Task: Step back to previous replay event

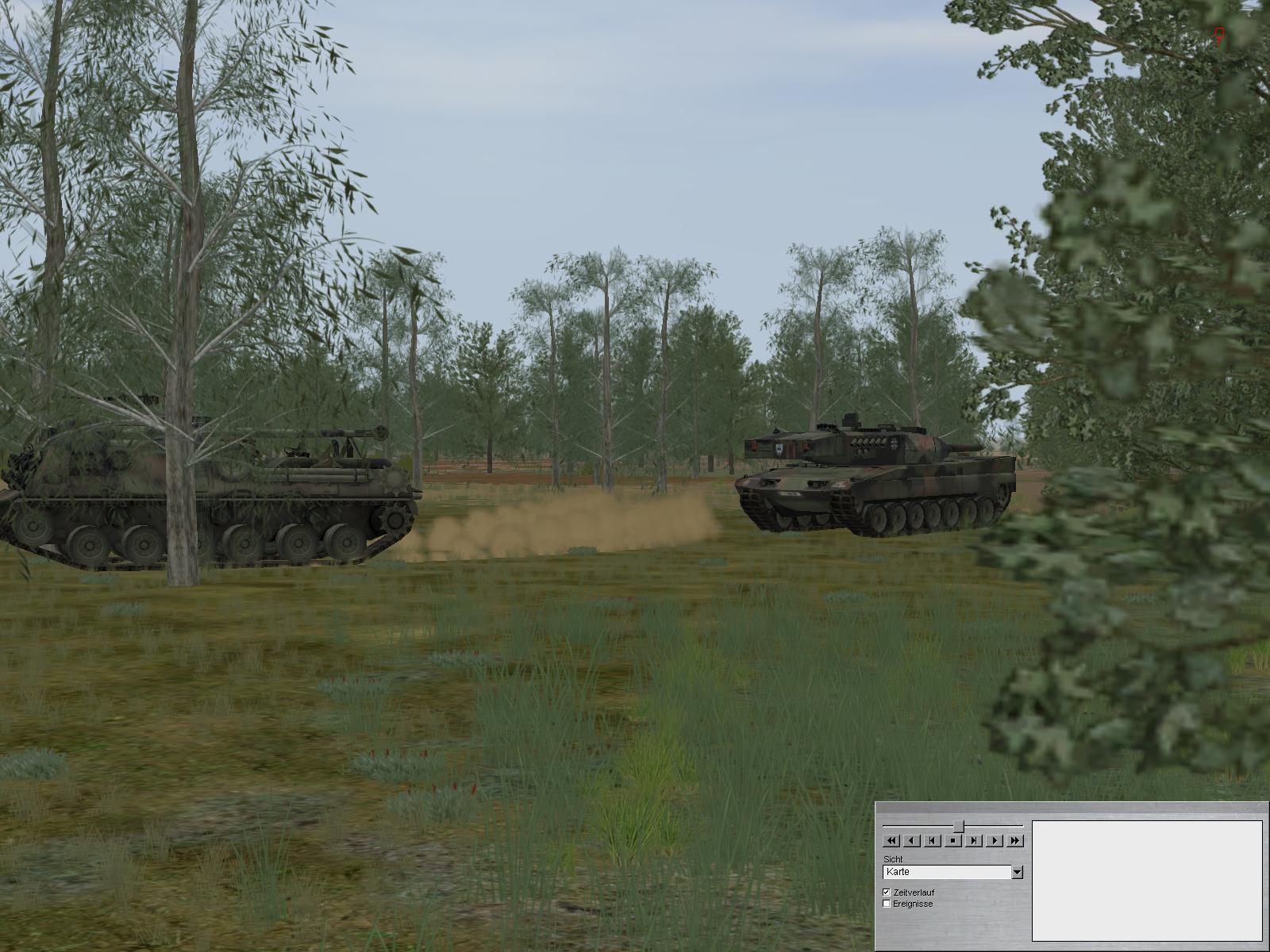Action: (933, 841)
